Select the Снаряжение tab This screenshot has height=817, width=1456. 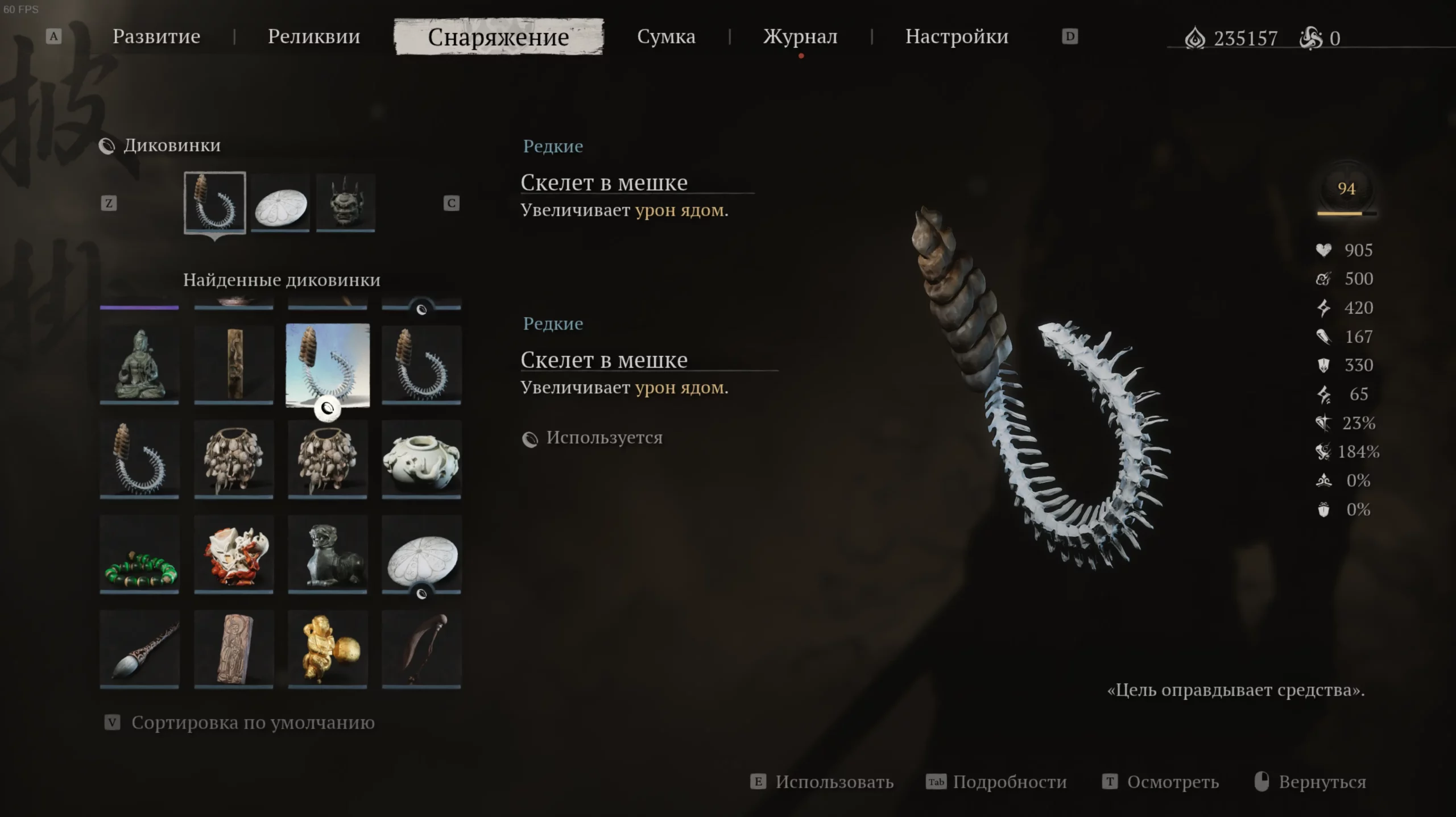pos(498,37)
